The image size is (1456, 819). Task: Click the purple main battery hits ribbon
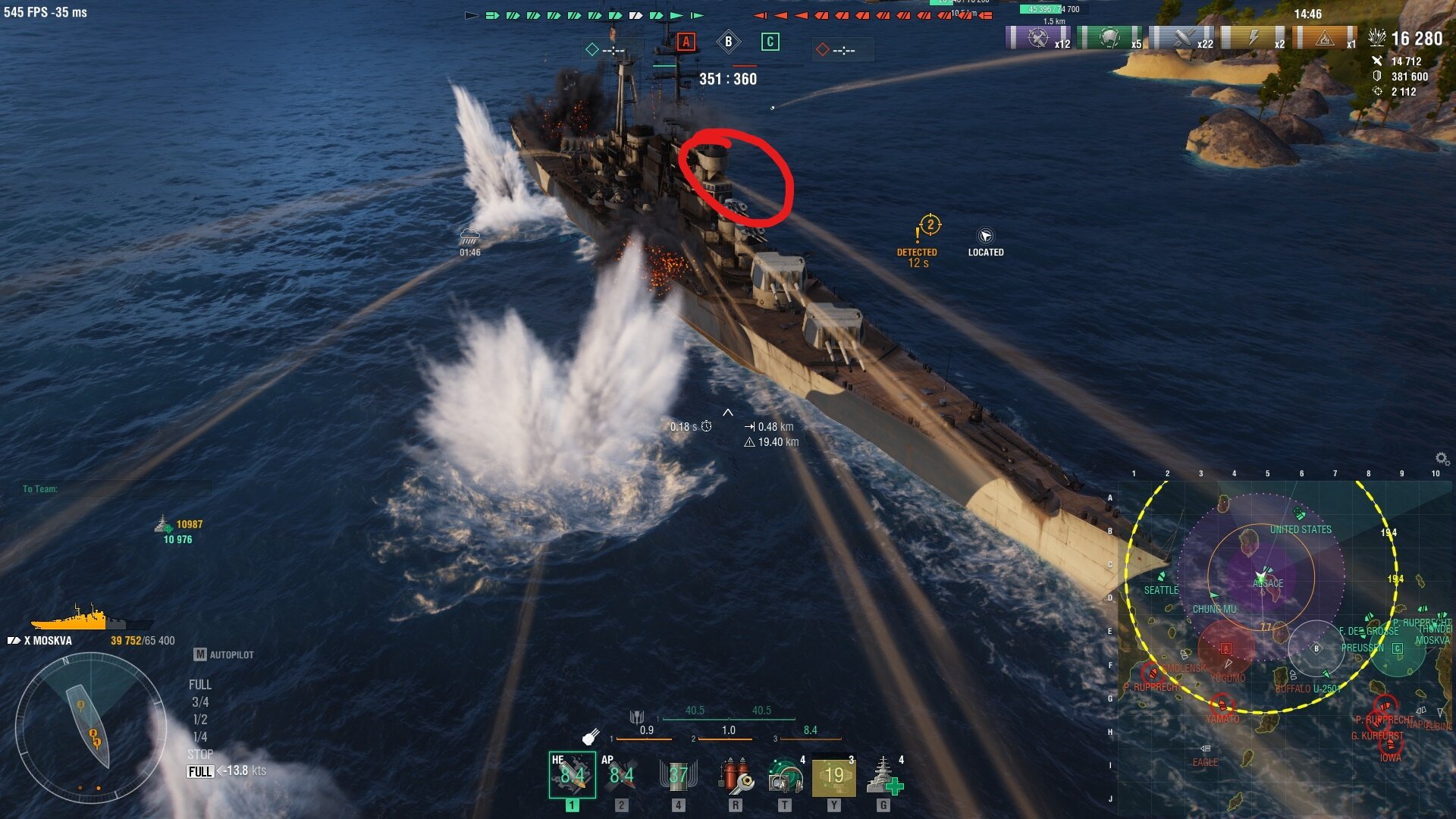pos(1037,38)
